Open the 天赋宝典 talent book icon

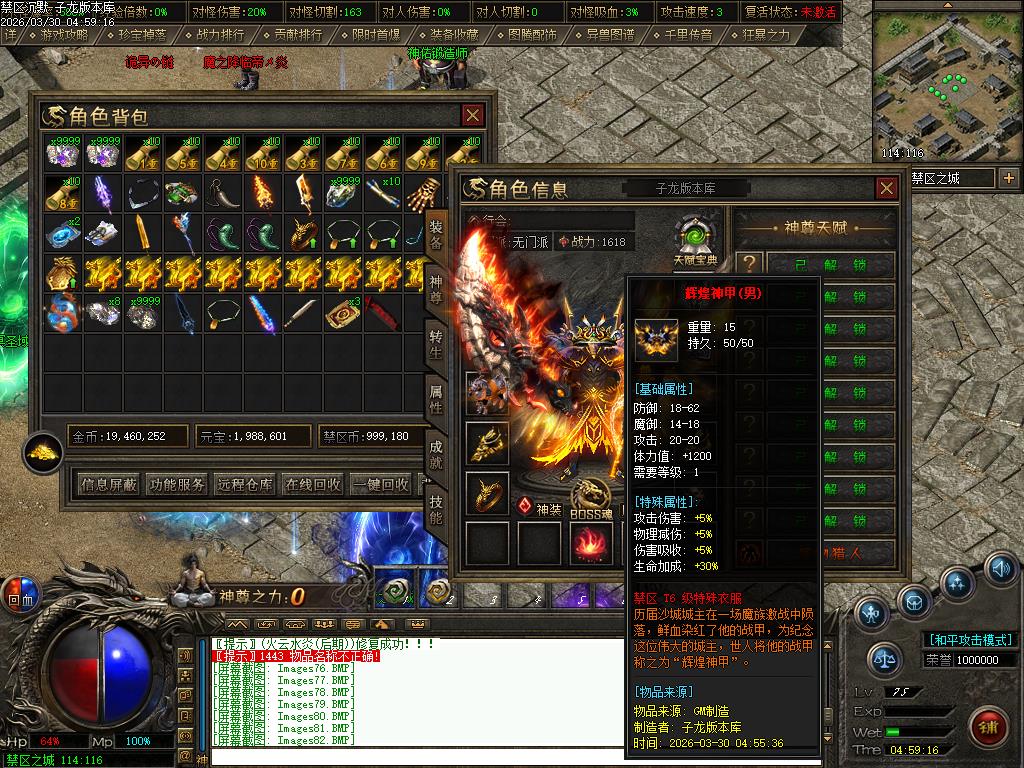[x=692, y=238]
